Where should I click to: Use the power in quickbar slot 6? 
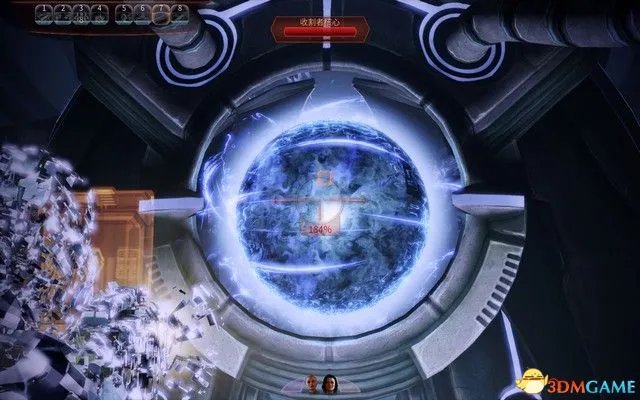point(142,15)
